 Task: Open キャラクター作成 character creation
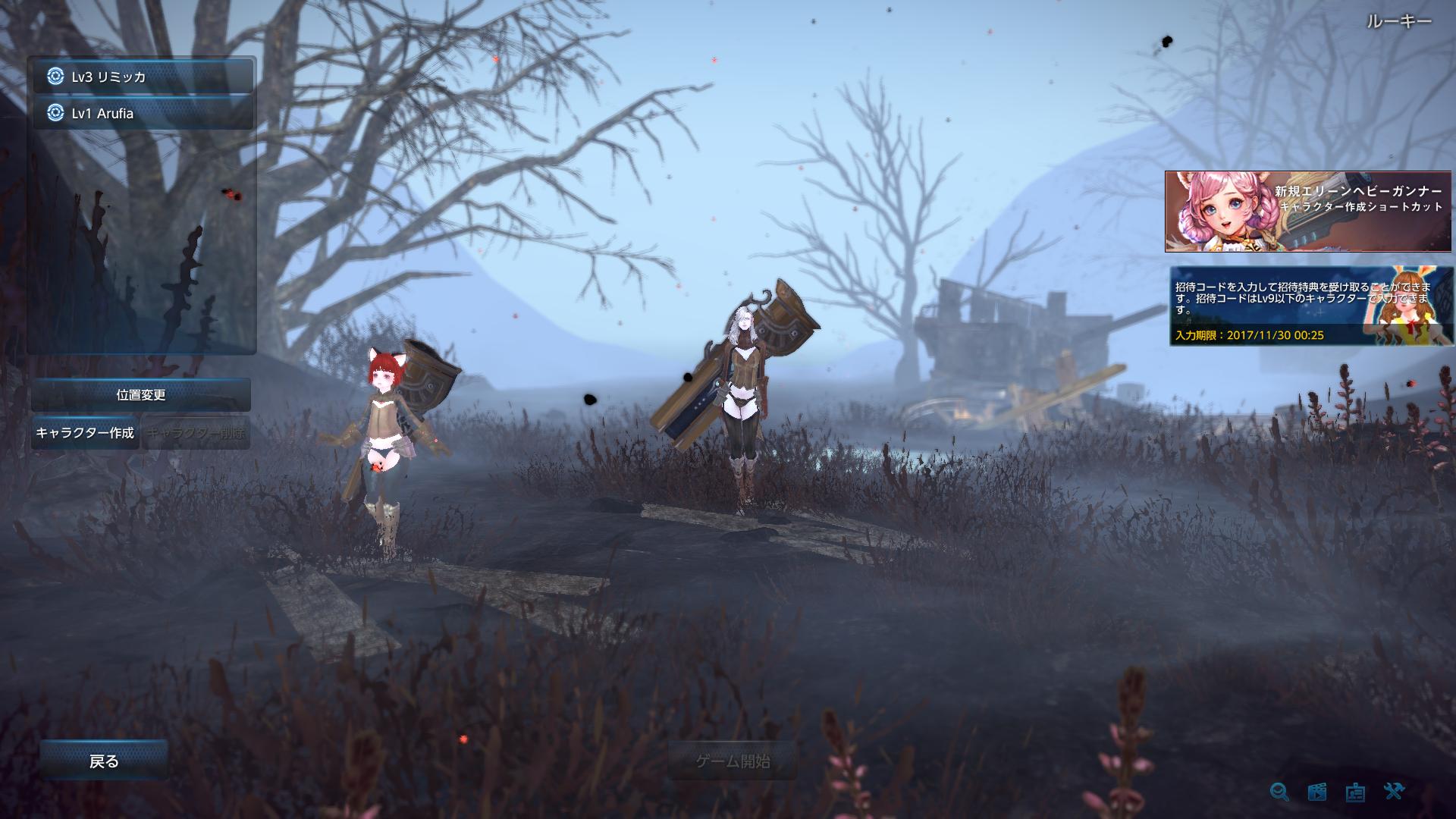(x=85, y=432)
